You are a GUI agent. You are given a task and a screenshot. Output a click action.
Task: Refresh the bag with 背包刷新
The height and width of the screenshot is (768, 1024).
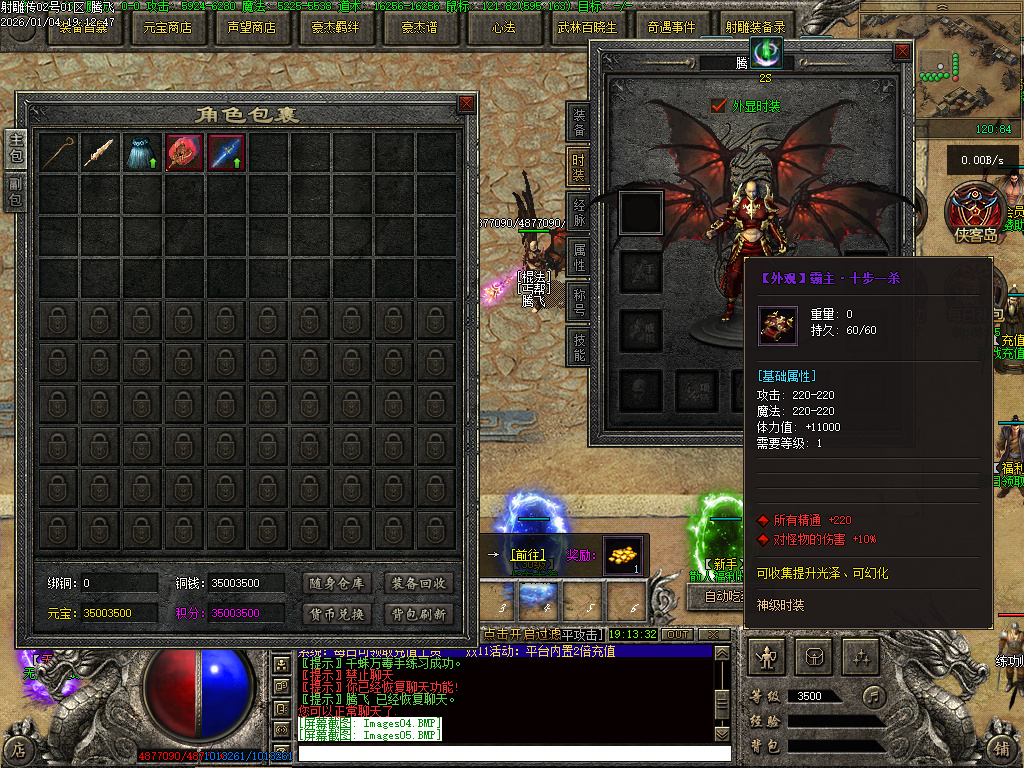pyautogui.click(x=419, y=614)
